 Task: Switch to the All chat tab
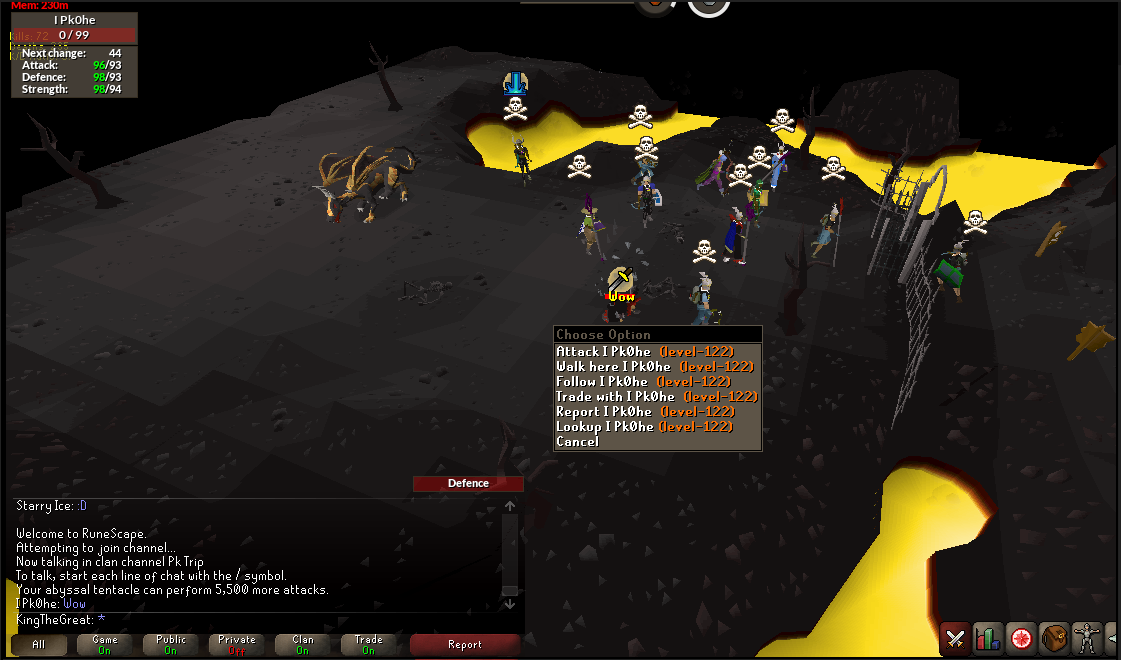point(39,645)
